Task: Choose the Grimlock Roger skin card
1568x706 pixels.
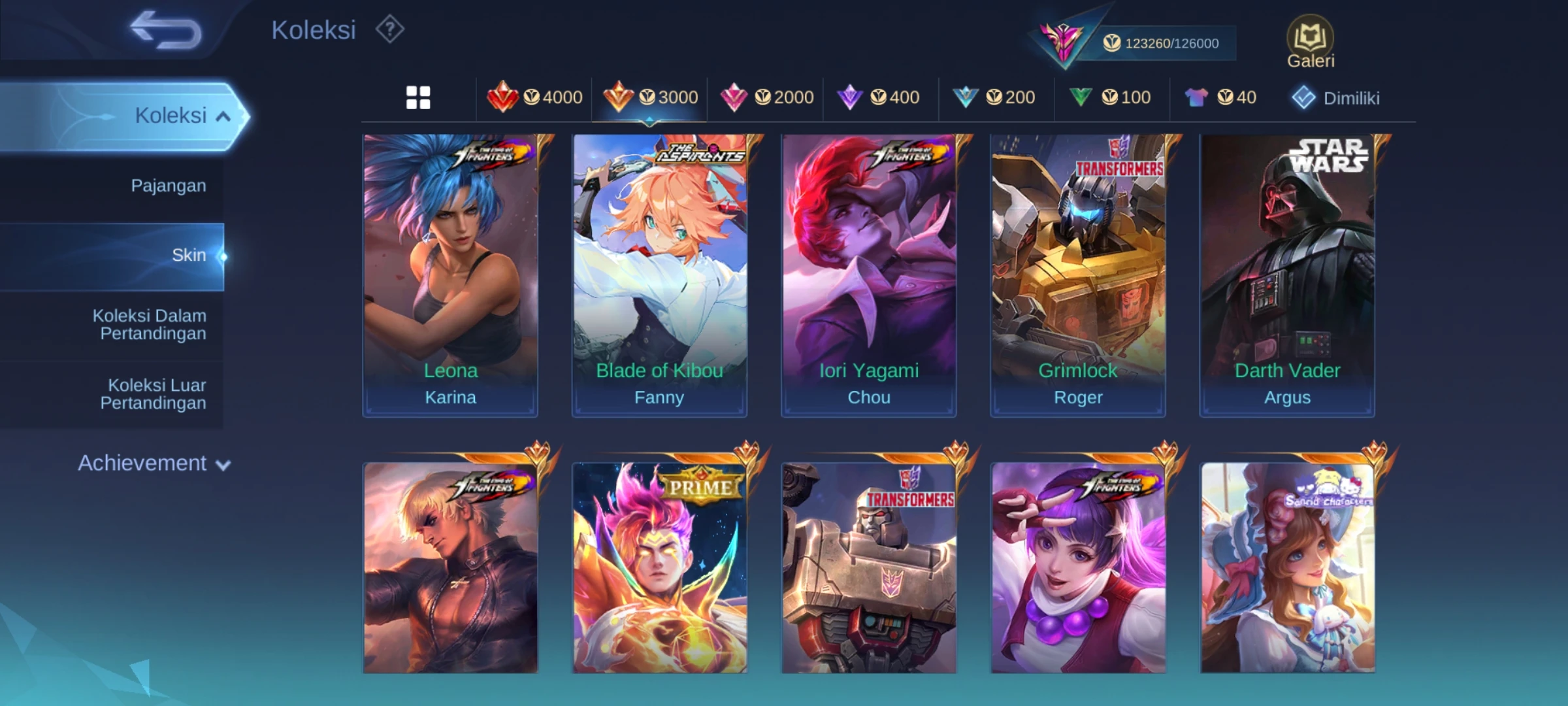Action: pos(1078,275)
